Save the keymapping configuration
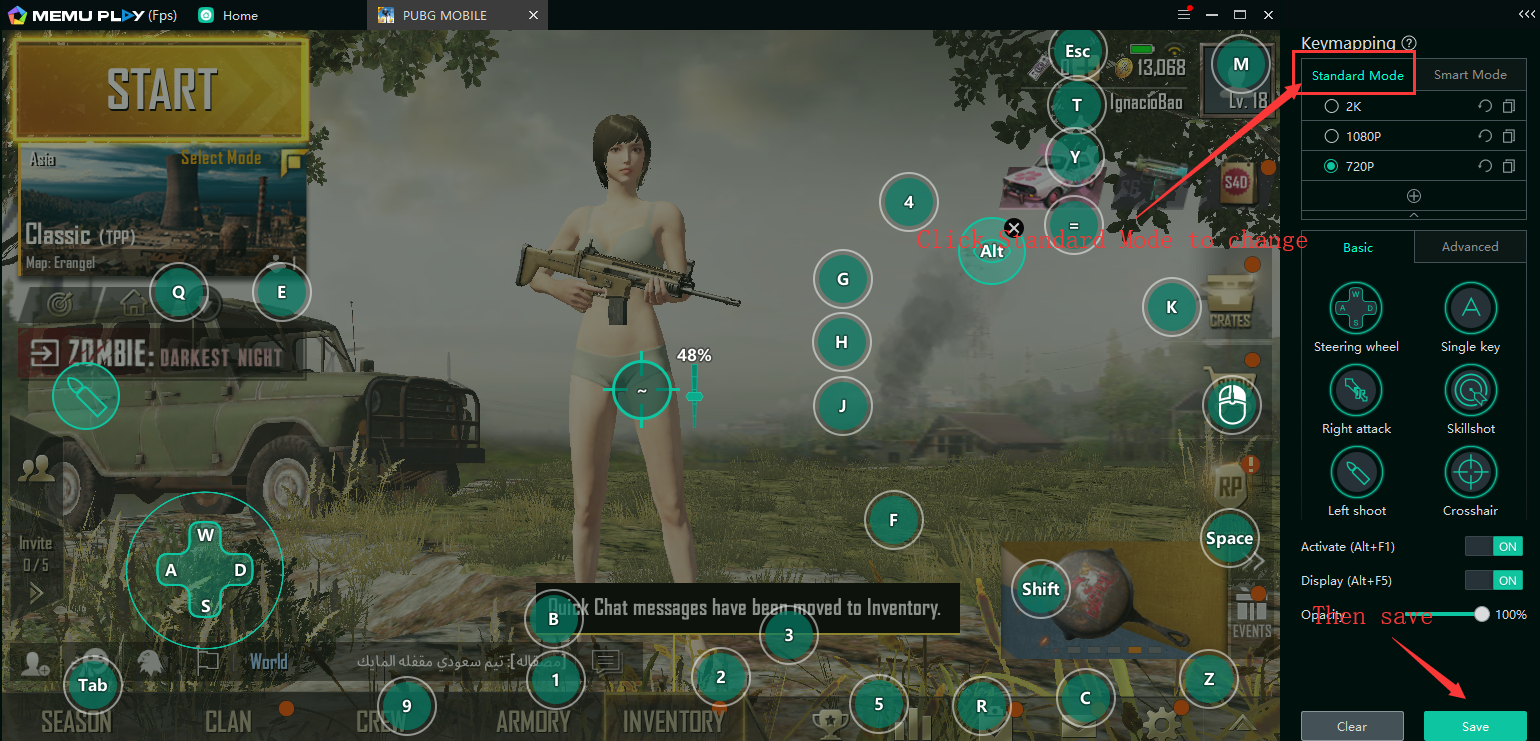 (1474, 726)
